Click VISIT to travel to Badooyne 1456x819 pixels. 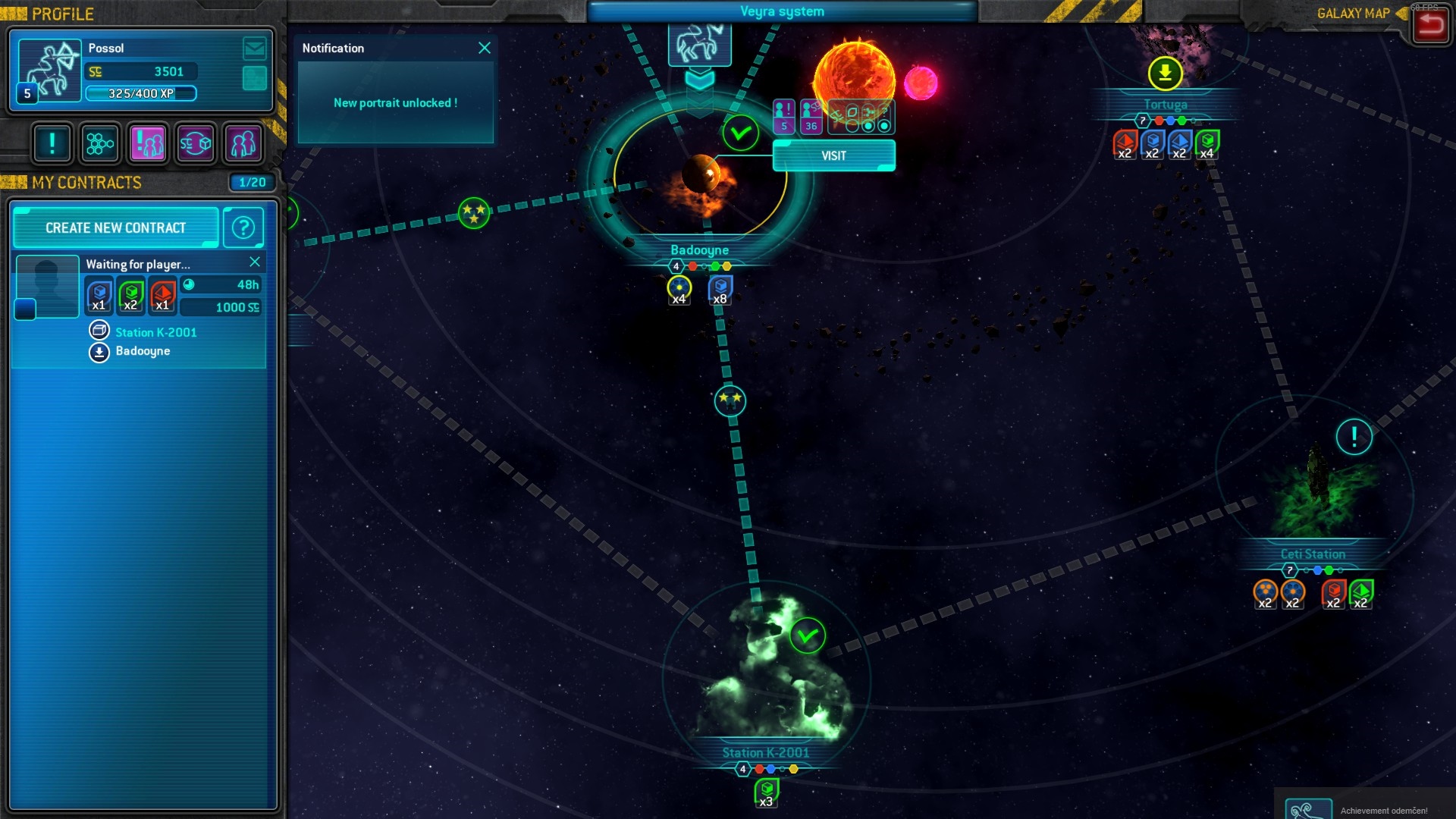(833, 156)
